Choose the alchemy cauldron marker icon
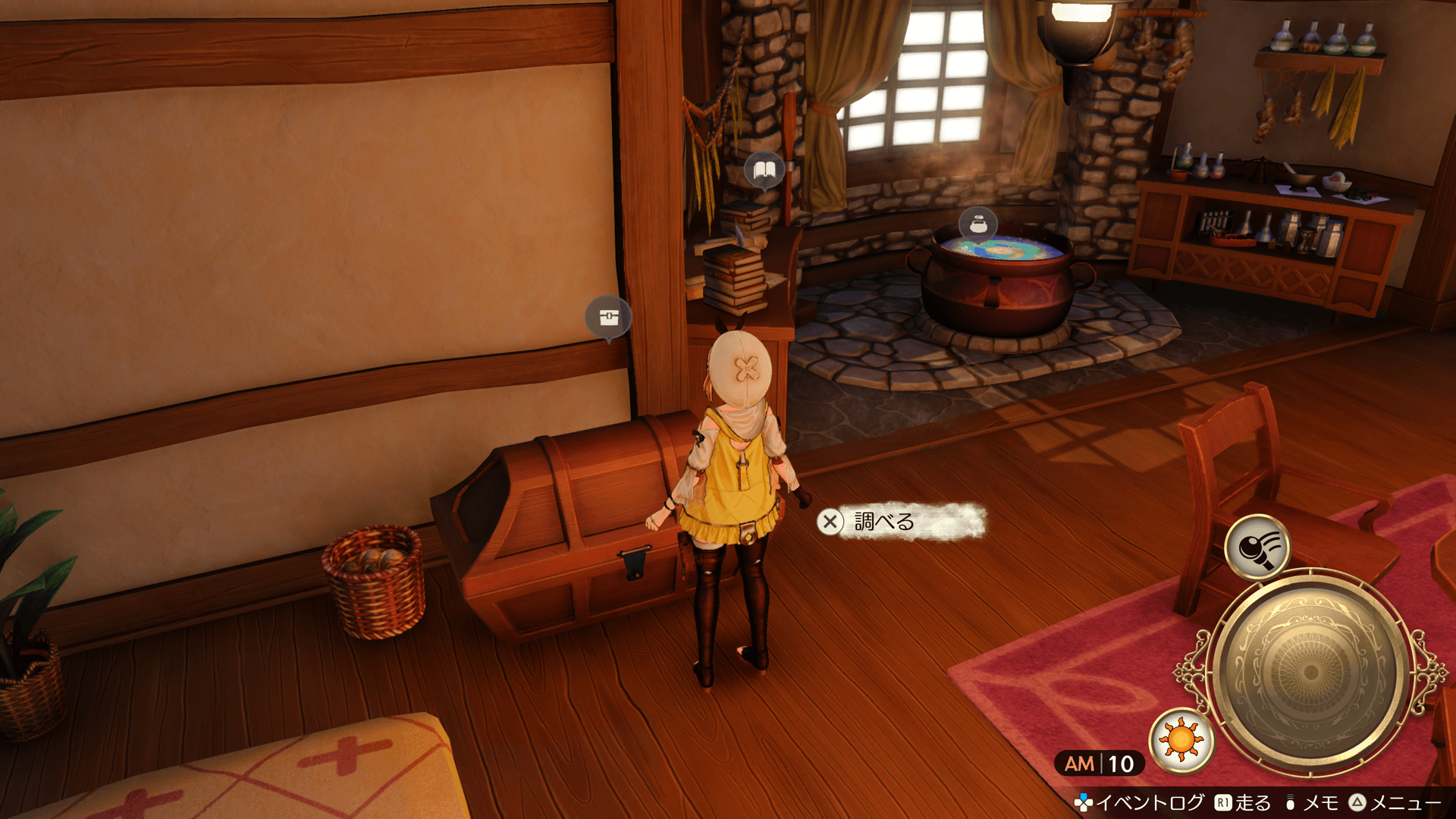Viewport: 1456px width, 819px height. pyautogui.click(x=977, y=224)
